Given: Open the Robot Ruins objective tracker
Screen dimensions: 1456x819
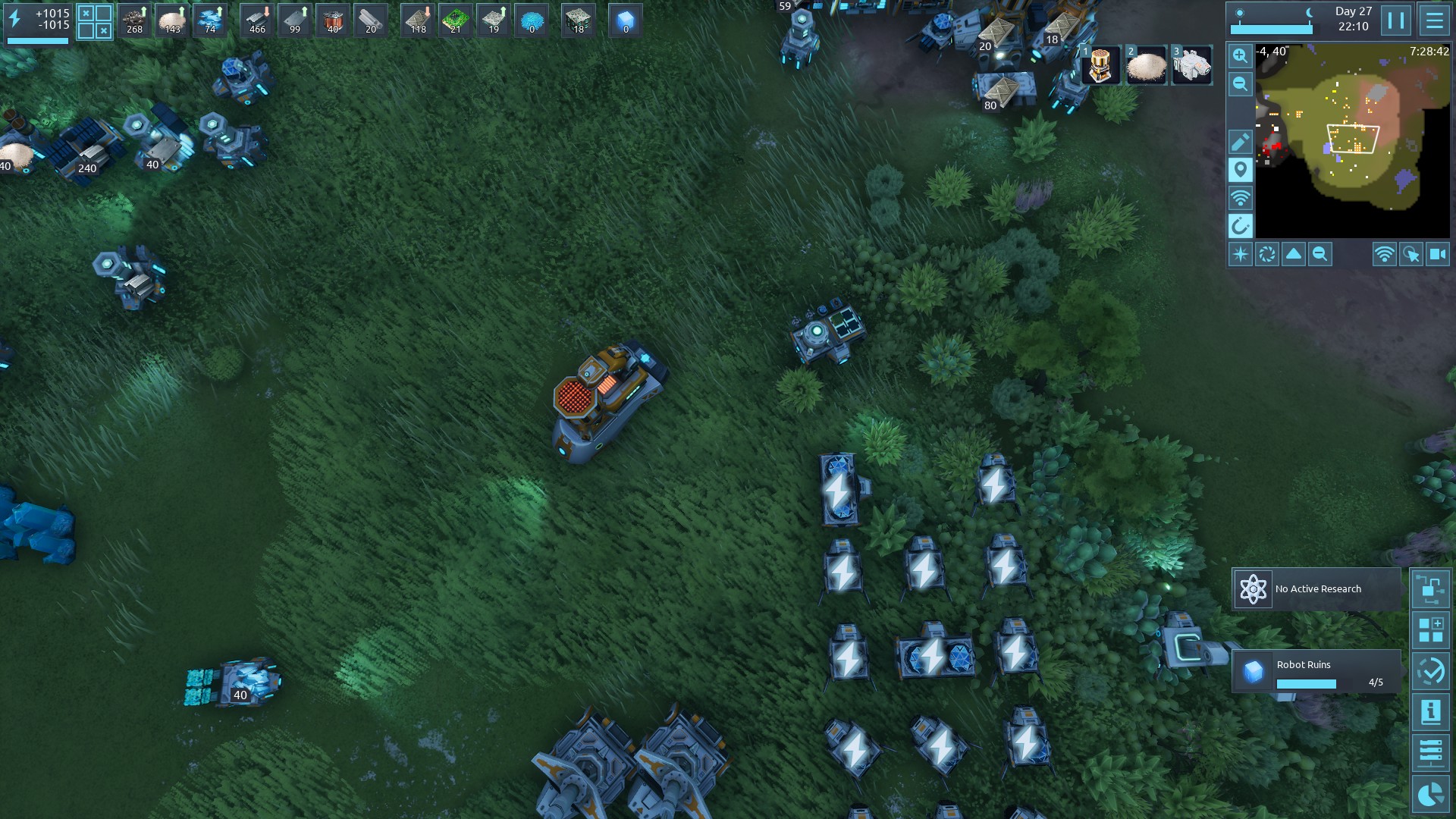Looking at the screenshot, I should [x=1316, y=671].
